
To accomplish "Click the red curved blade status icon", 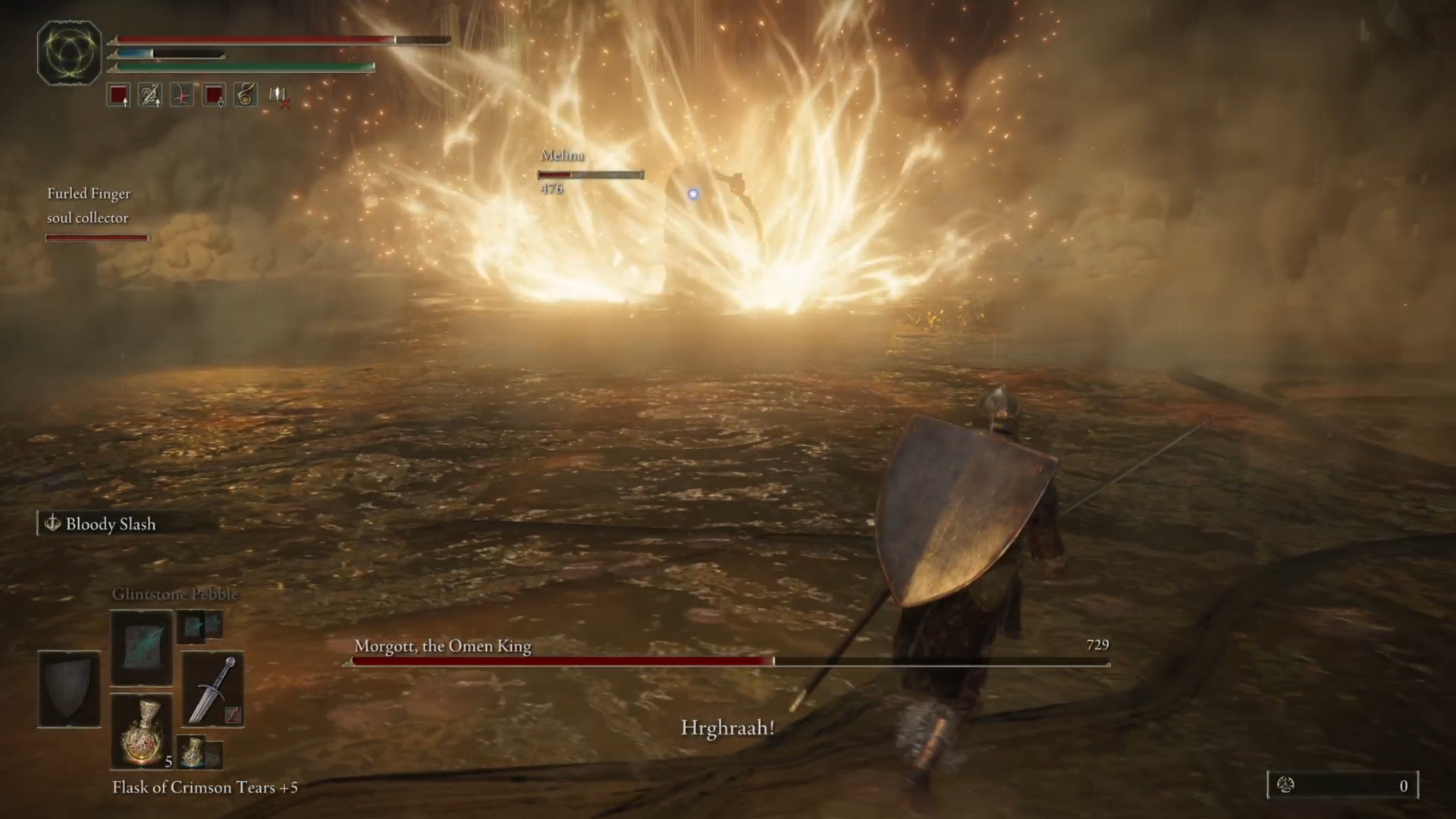I will pos(182,96).
